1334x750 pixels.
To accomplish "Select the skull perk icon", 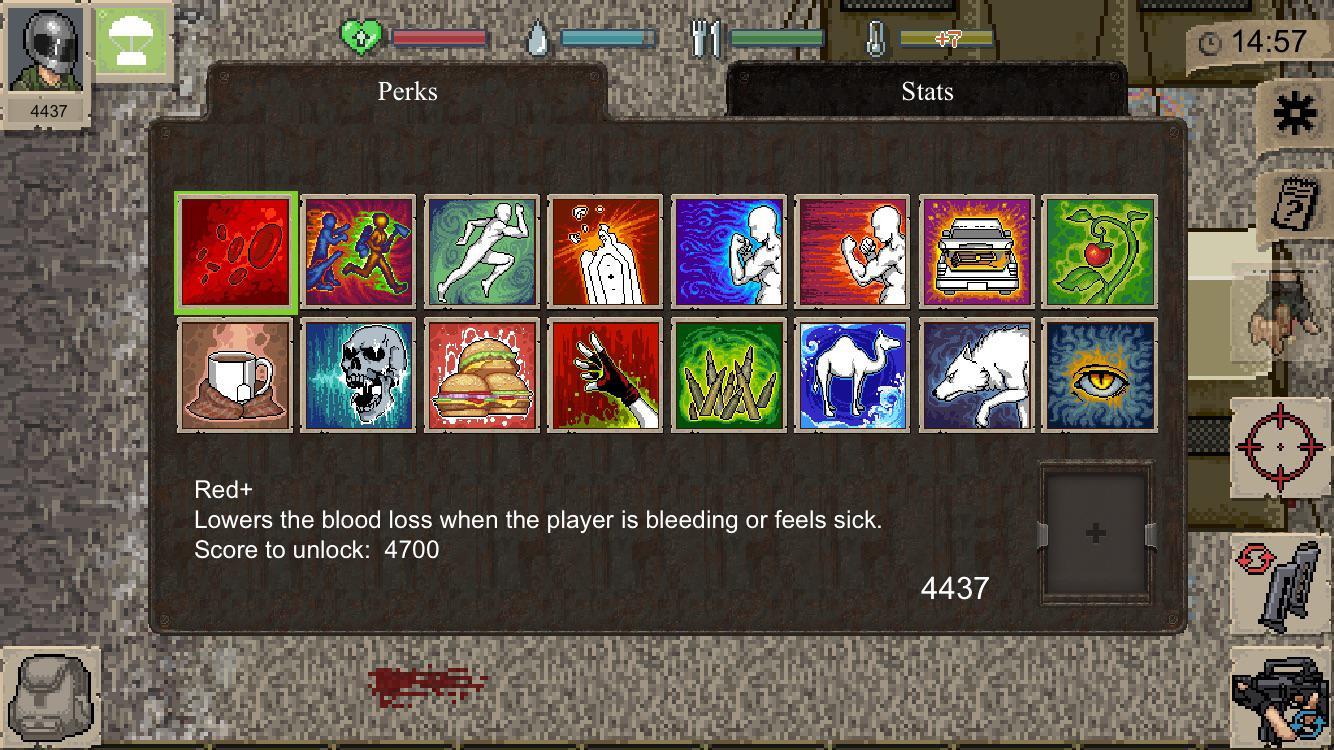I will coord(358,377).
